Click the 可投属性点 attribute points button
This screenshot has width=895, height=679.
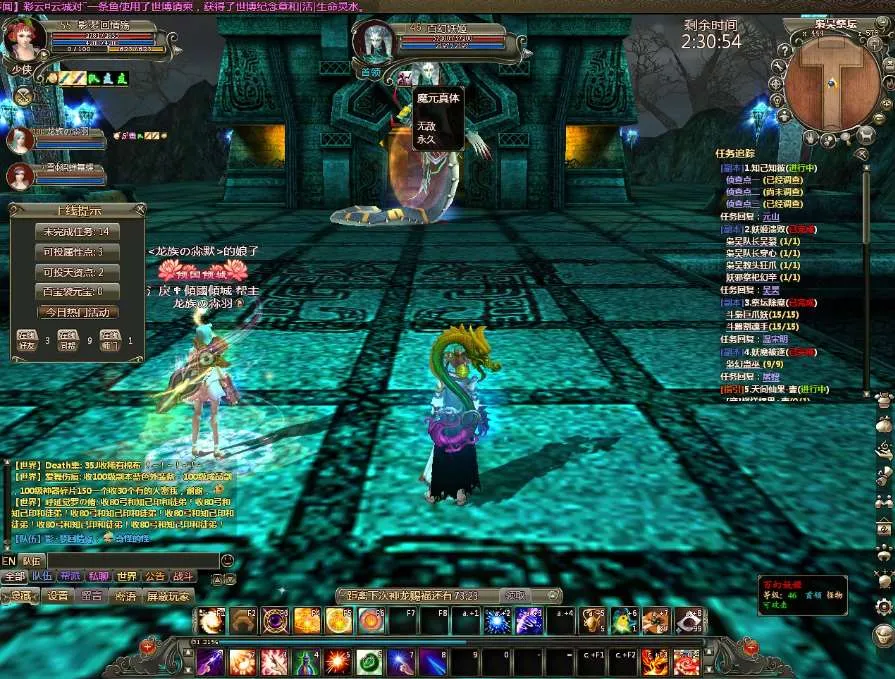click(x=76, y=252)
